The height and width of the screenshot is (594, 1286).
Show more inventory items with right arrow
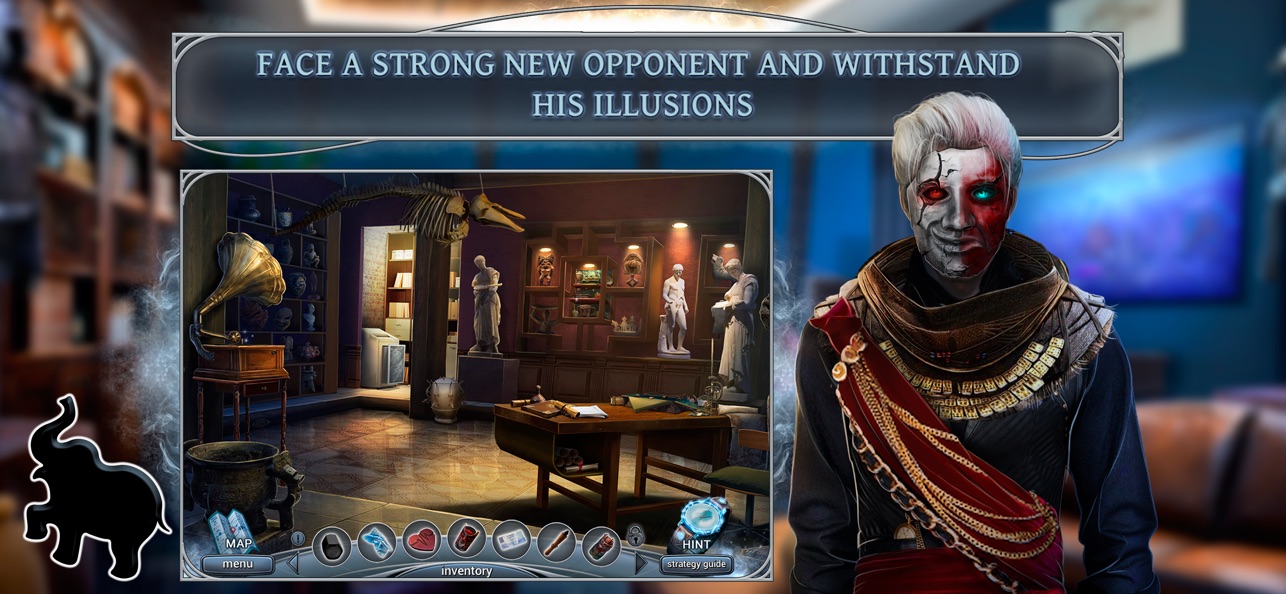click(x=641, y=563)
